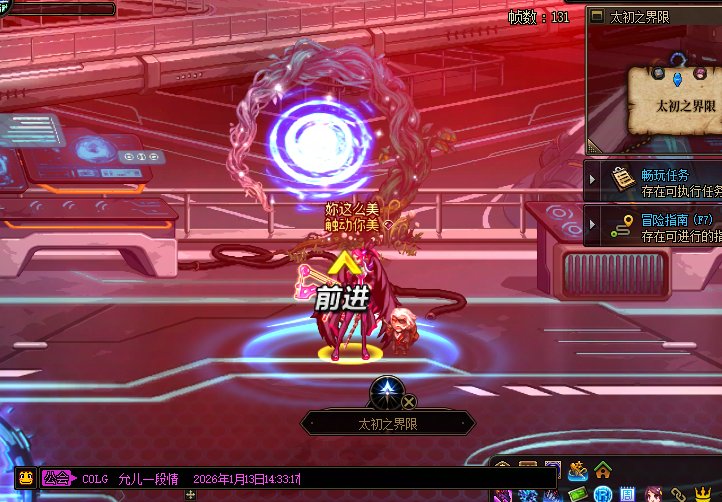Screen dimensions: 722x502
Task: Open the 畅玩任务 quest tracker entry
Action: [665, 182]
